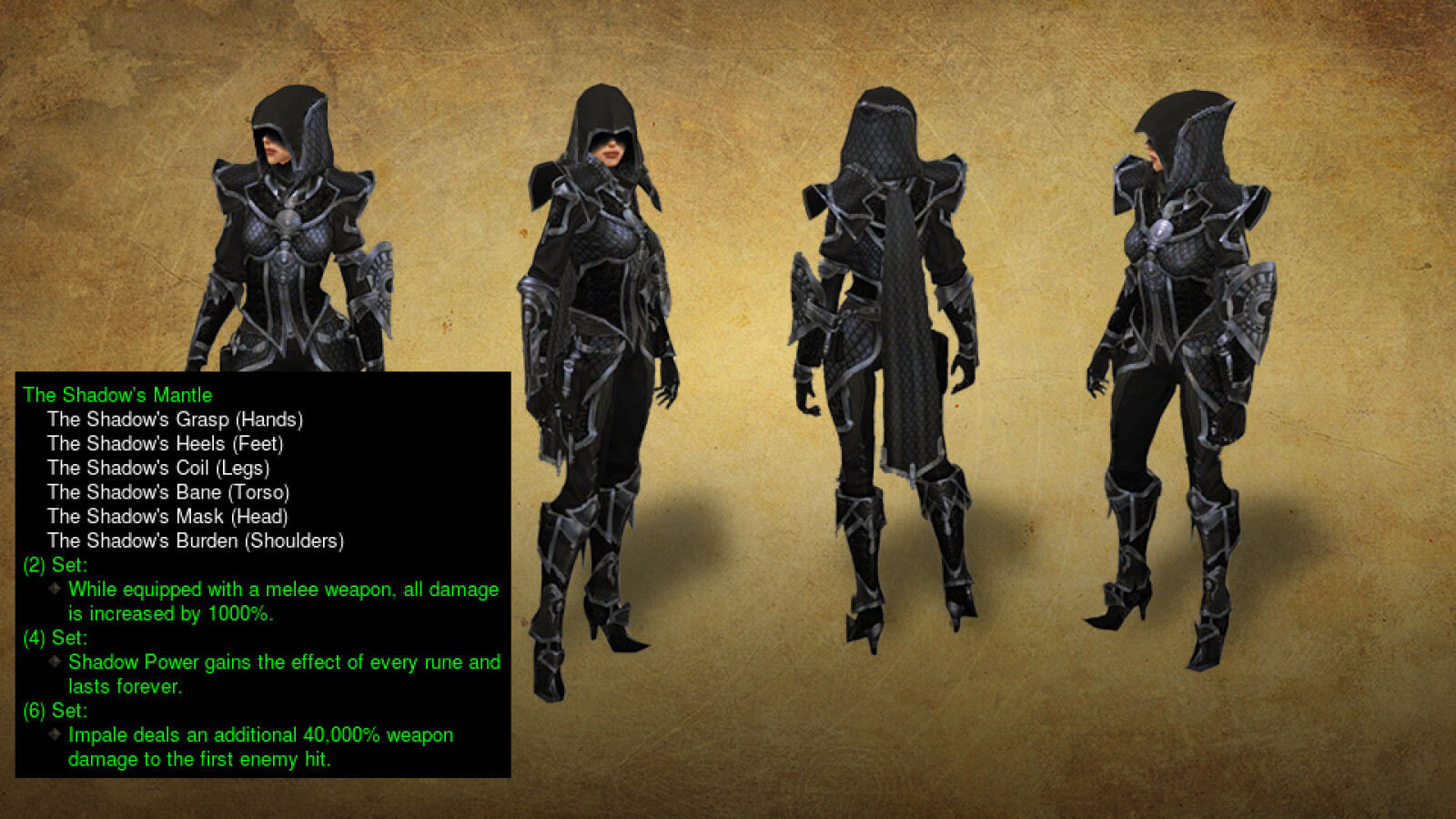Click The Shadow's Burden (Shoulders) link
The height and width of the screenshot is (819, 1456).
coord(196,541)
